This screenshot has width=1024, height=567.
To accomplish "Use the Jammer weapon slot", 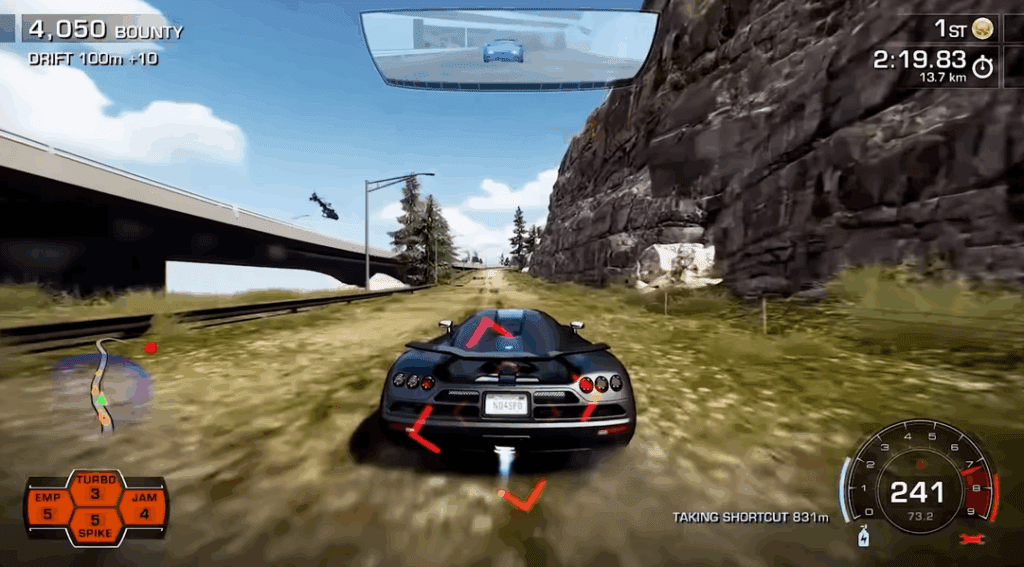I will click(144, 507).
